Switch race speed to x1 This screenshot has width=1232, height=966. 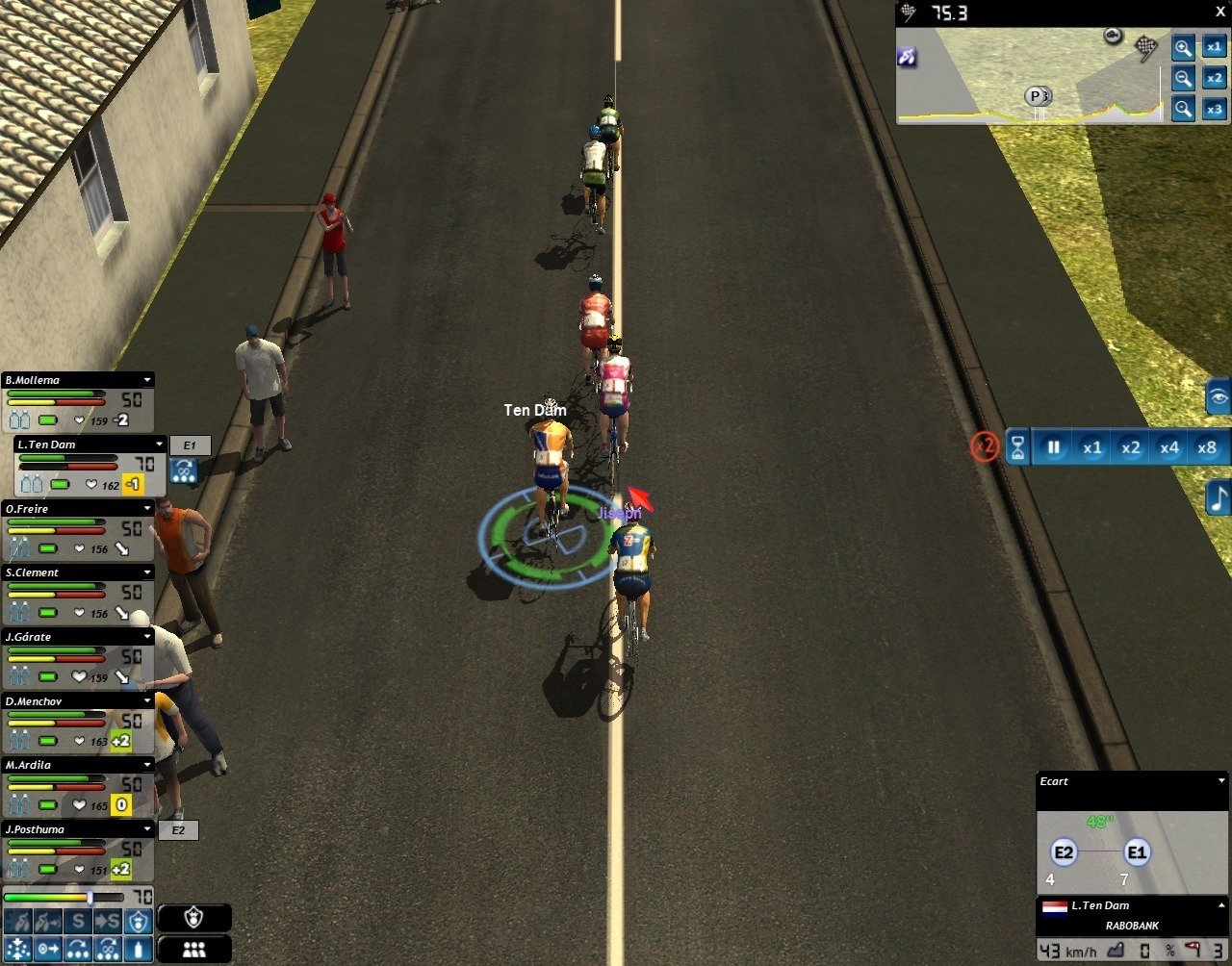pyautogui.click(x=1092, y=447)
